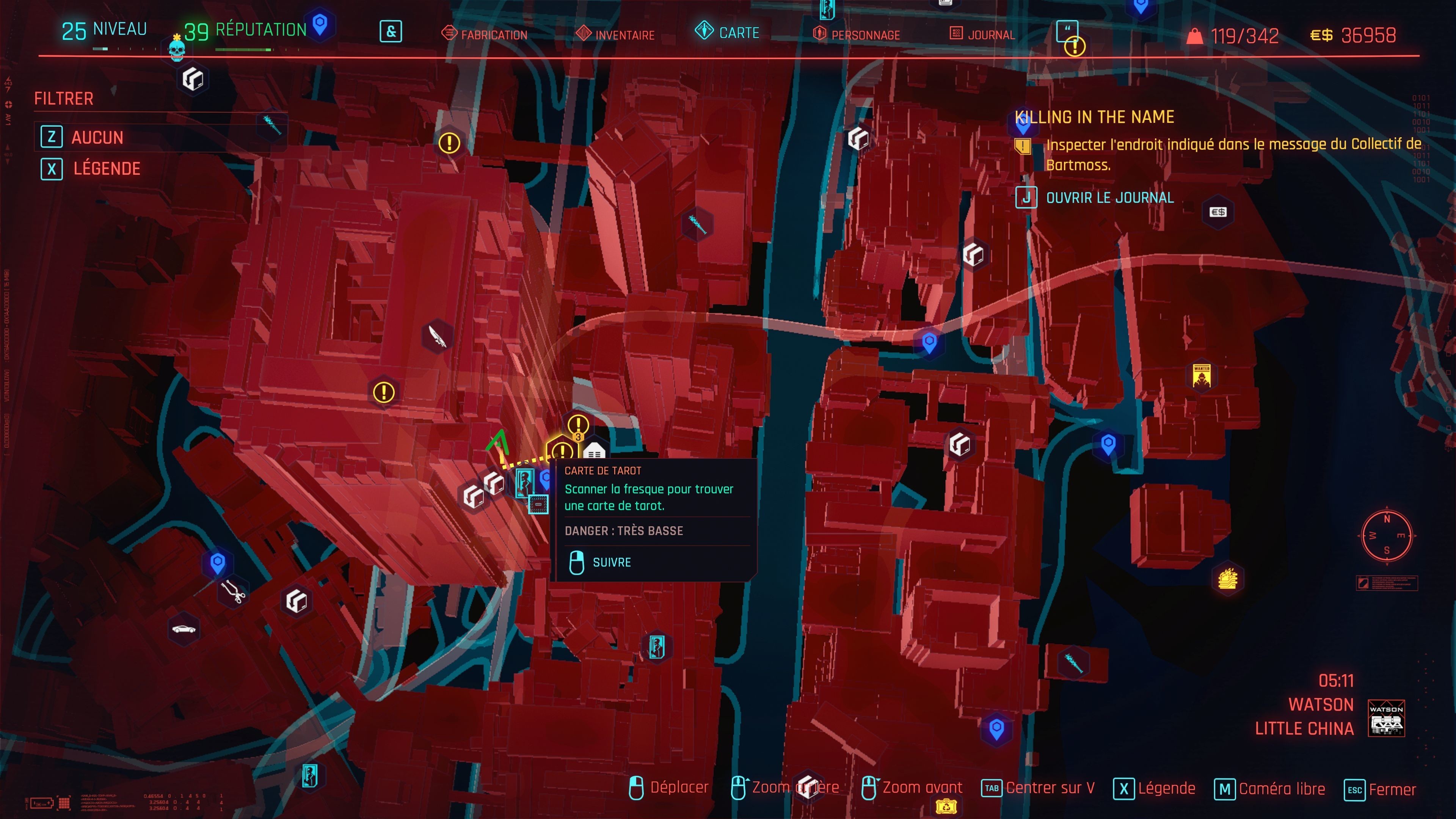Click the car vehicle map marker

(184, 629)
